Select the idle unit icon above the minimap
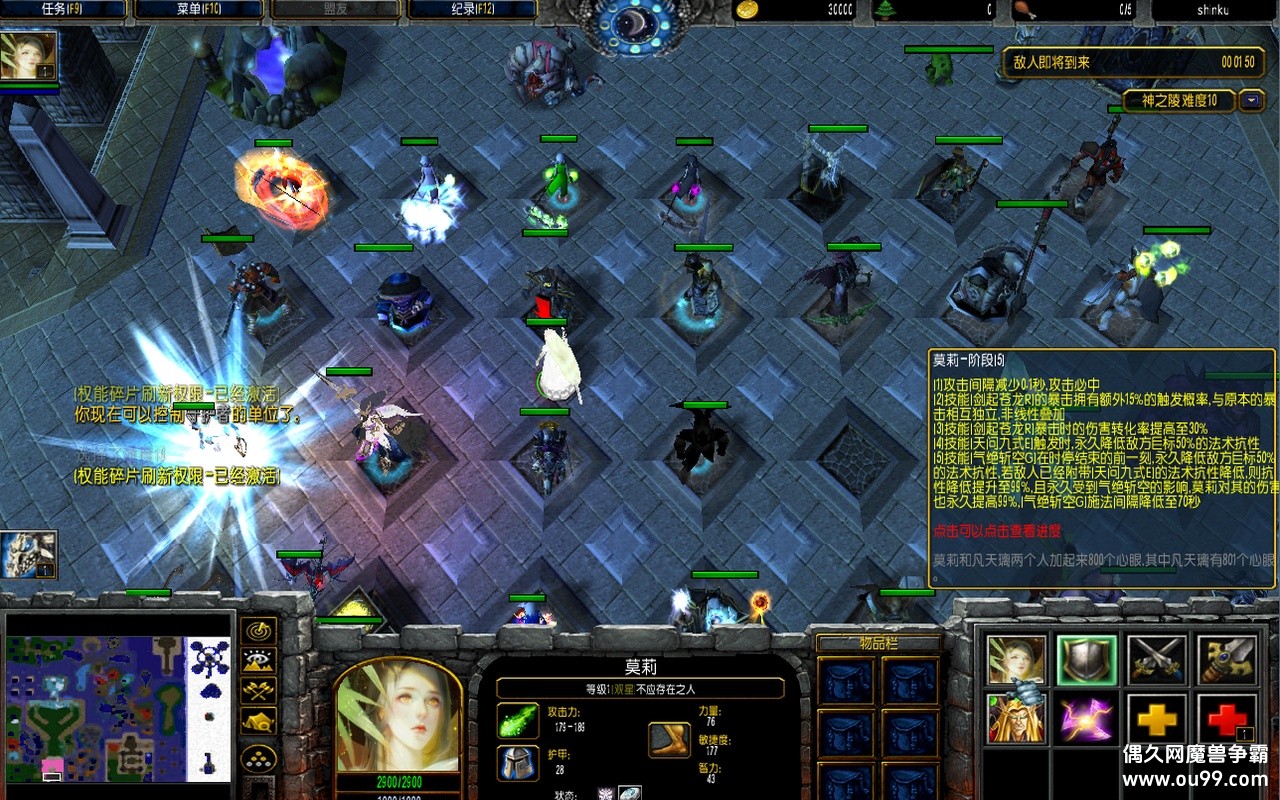Image resolution: width=1280 pixels, height=800 pixels. (28, 555)
